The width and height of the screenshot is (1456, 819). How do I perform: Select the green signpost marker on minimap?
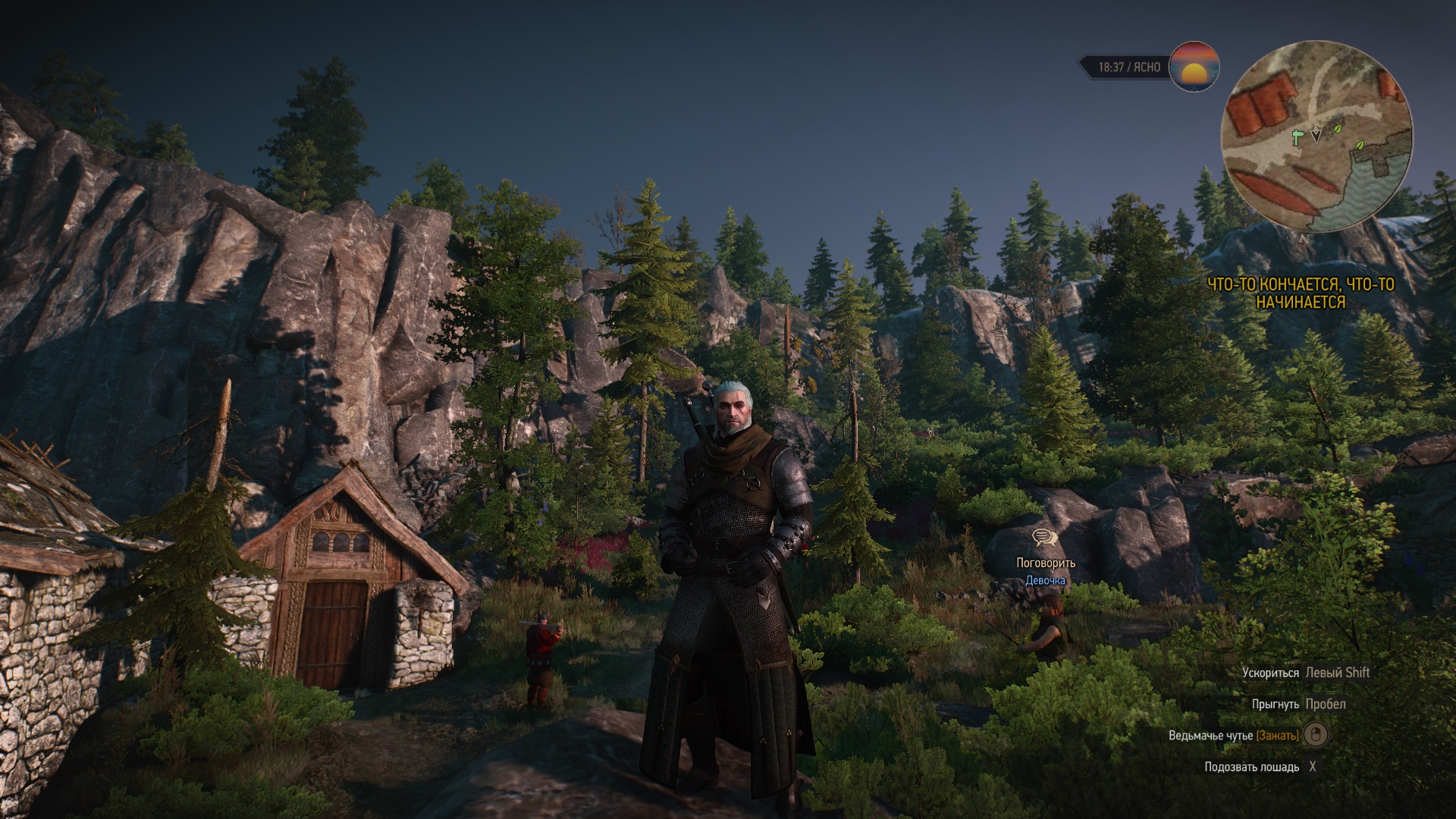(x=1298, y=137)
